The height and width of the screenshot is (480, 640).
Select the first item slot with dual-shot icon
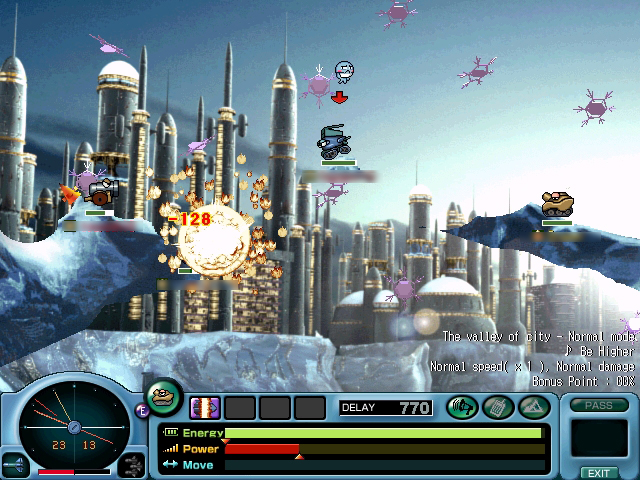205,407
